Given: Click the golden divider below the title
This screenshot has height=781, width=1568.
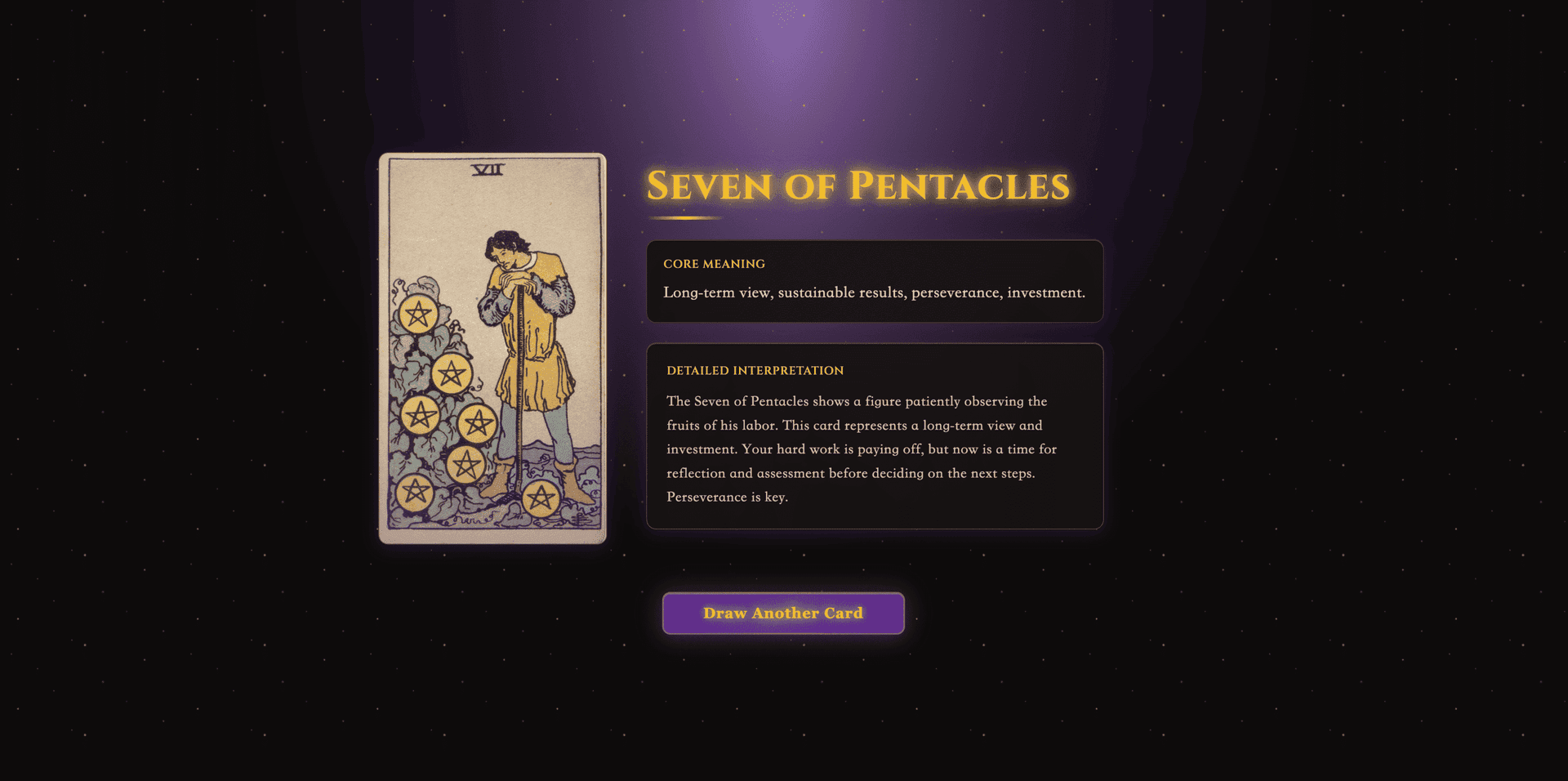Looking at the screenshot, I should 686,218.
